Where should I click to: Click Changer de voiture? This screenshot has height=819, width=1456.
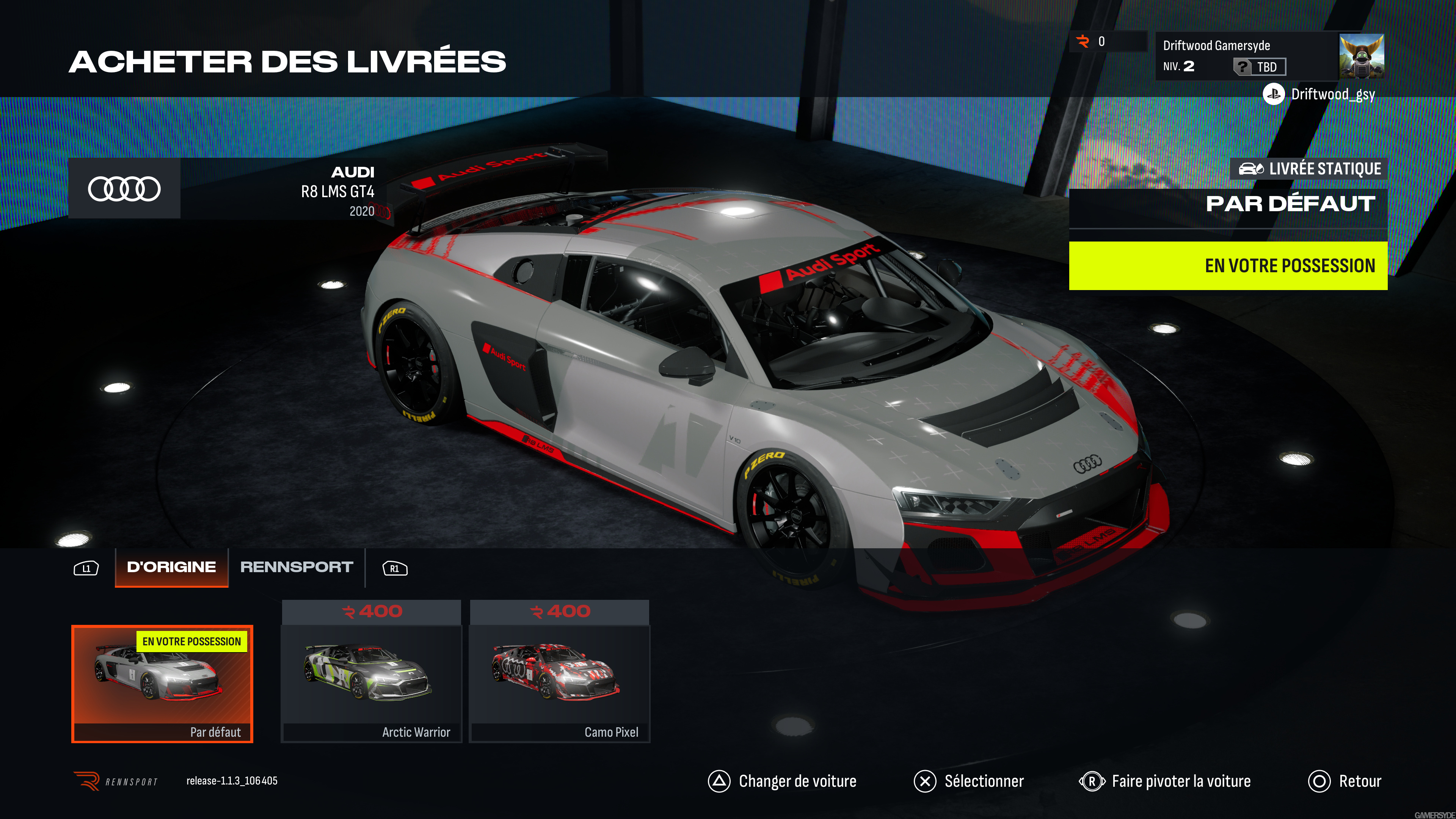tap(783, 781)
